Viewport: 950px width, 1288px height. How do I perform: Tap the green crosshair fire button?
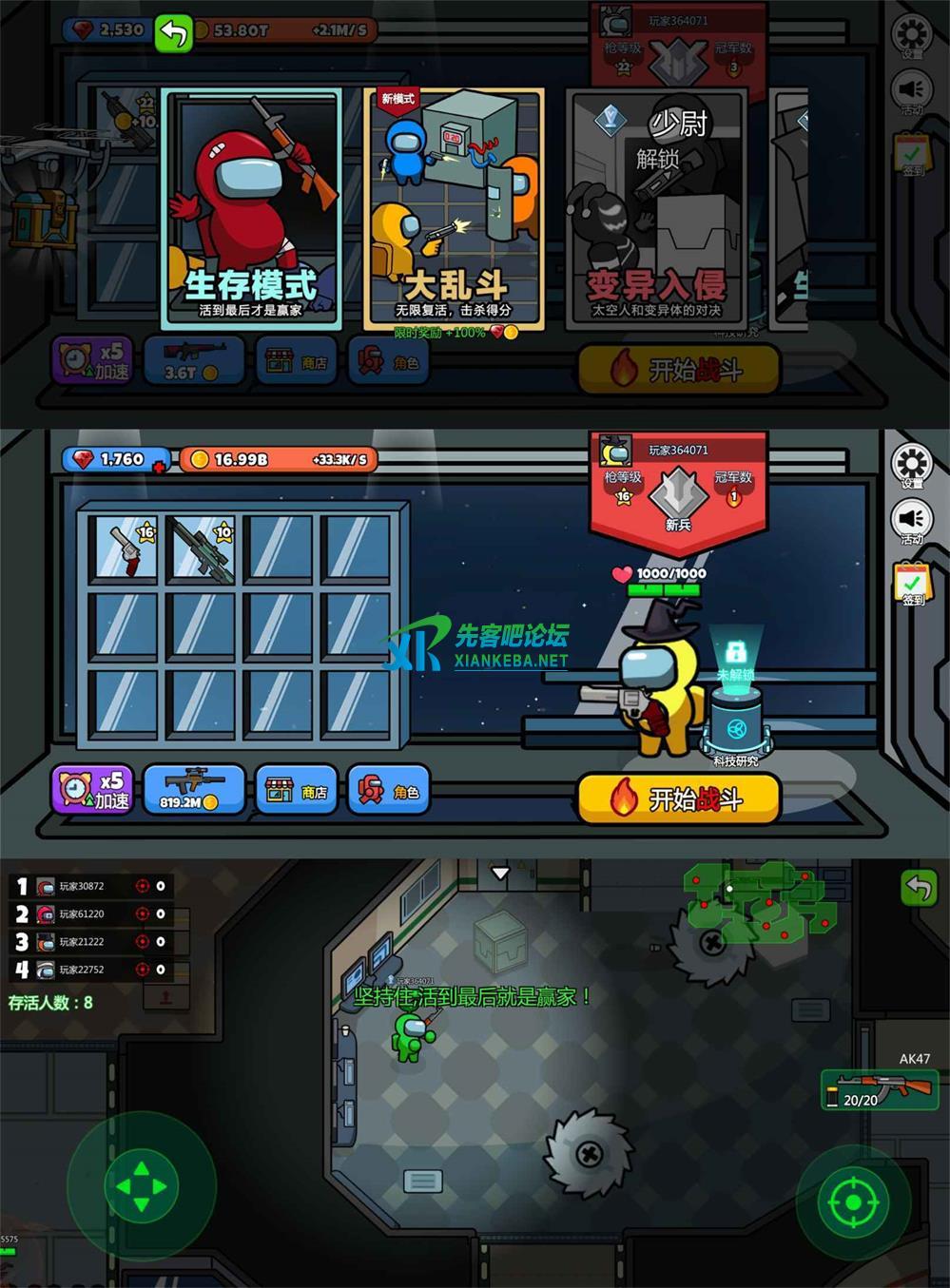[x=853, y=1202]
